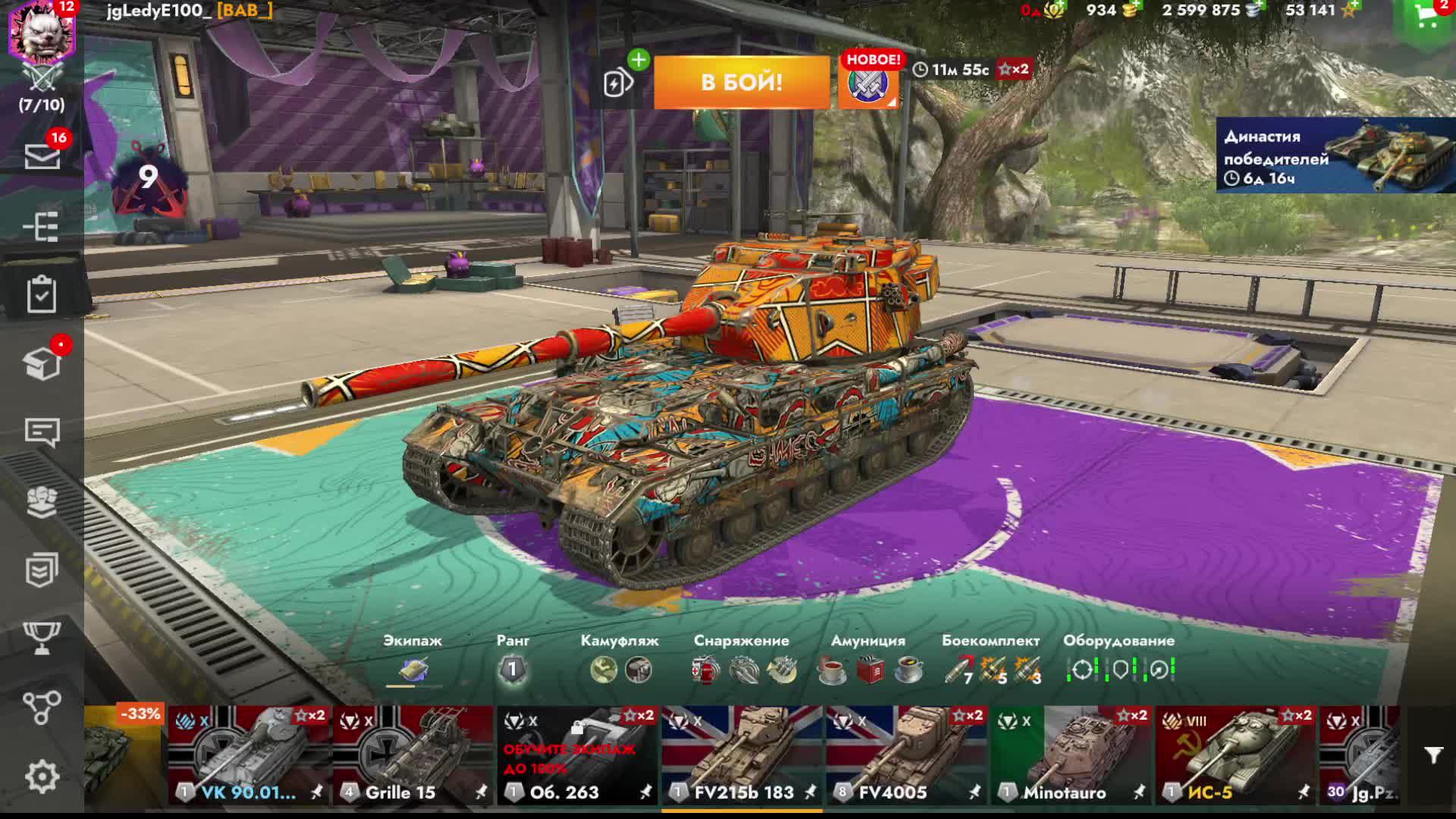Select the VK 90.01 tank

pos(249,755)
